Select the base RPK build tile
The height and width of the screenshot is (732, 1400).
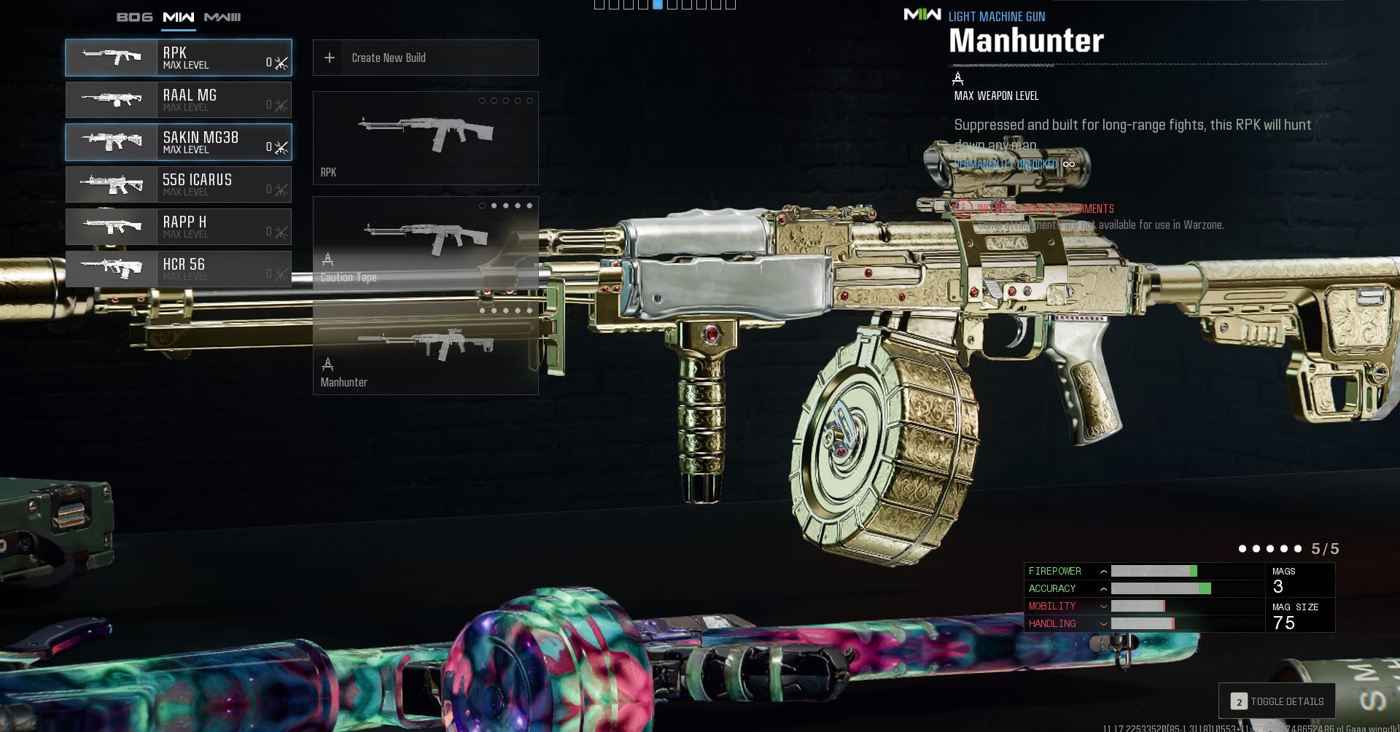coord(425,138)
